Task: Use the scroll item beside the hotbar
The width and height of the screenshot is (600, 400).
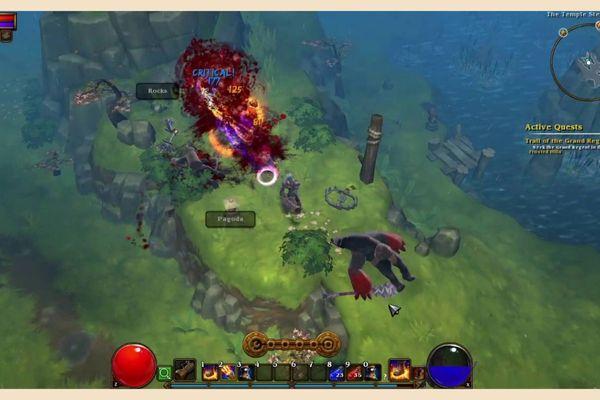Action: coord(184,370)
